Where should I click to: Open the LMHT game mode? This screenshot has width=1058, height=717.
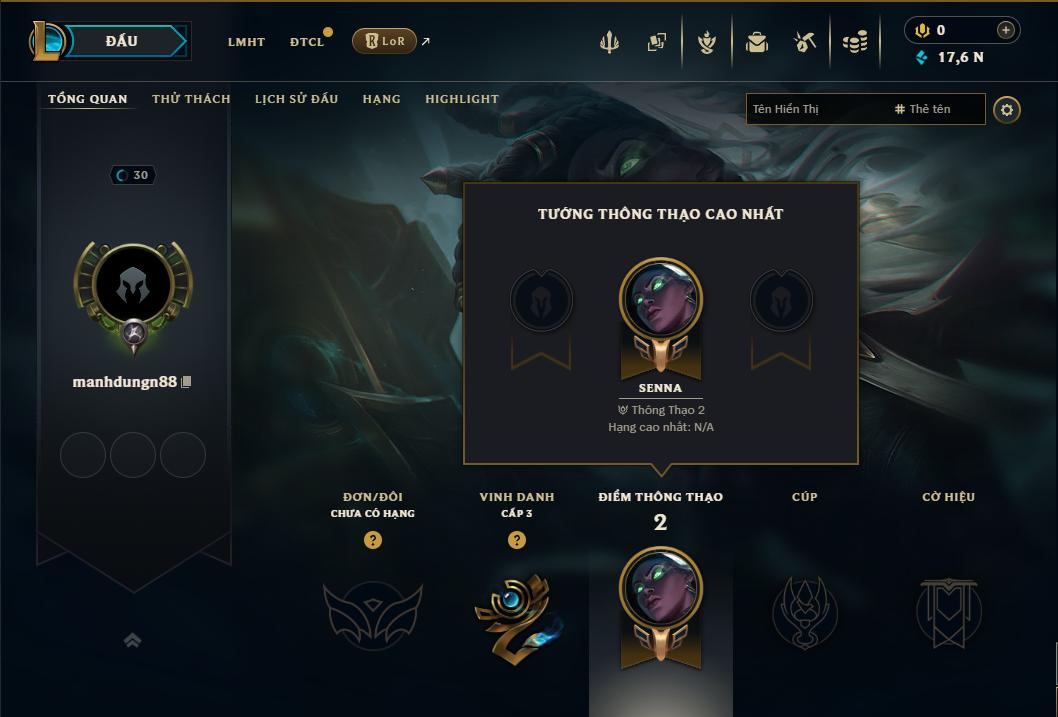[x=246, y=42]
